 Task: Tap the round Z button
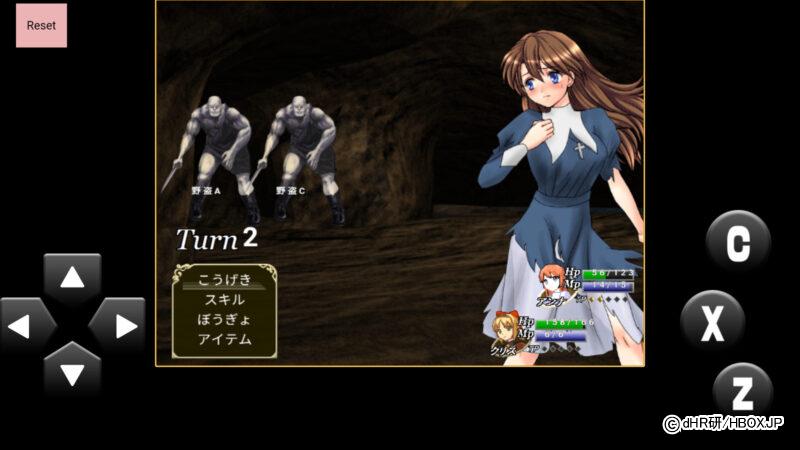(743, 391)
